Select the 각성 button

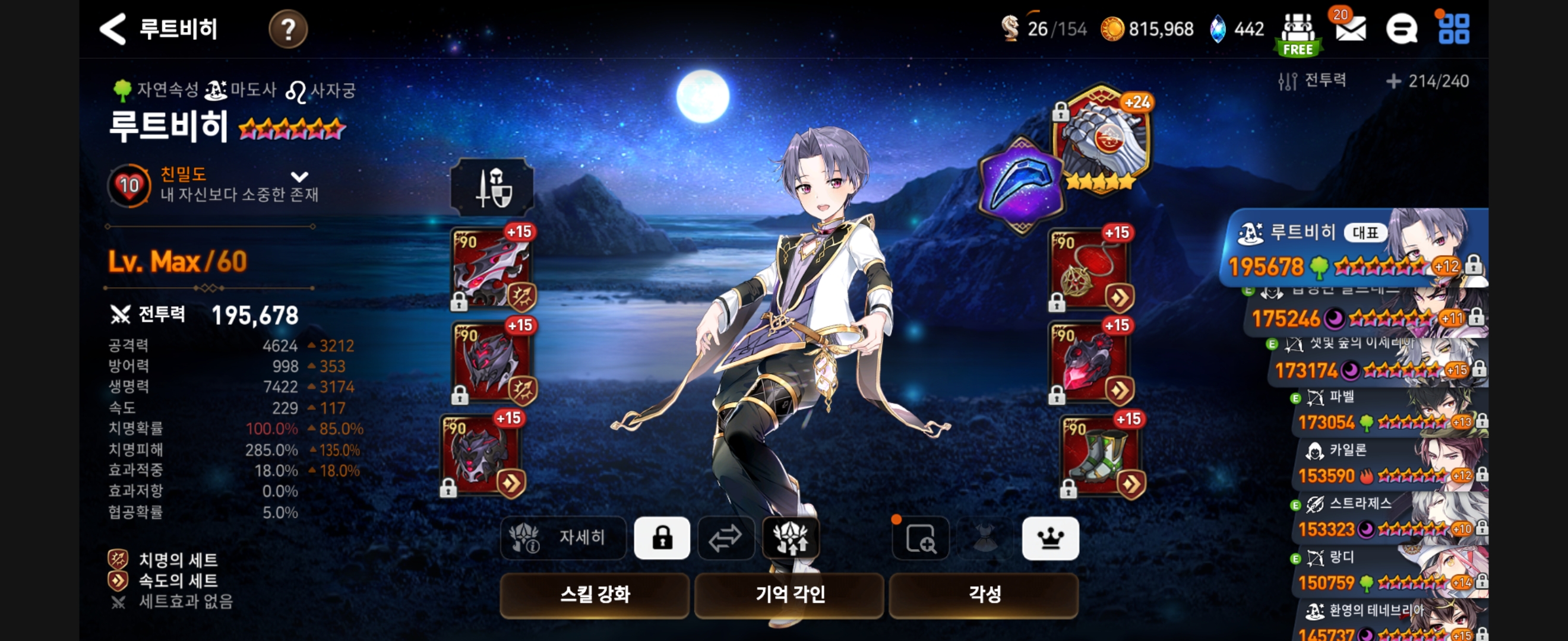point(984,594)
